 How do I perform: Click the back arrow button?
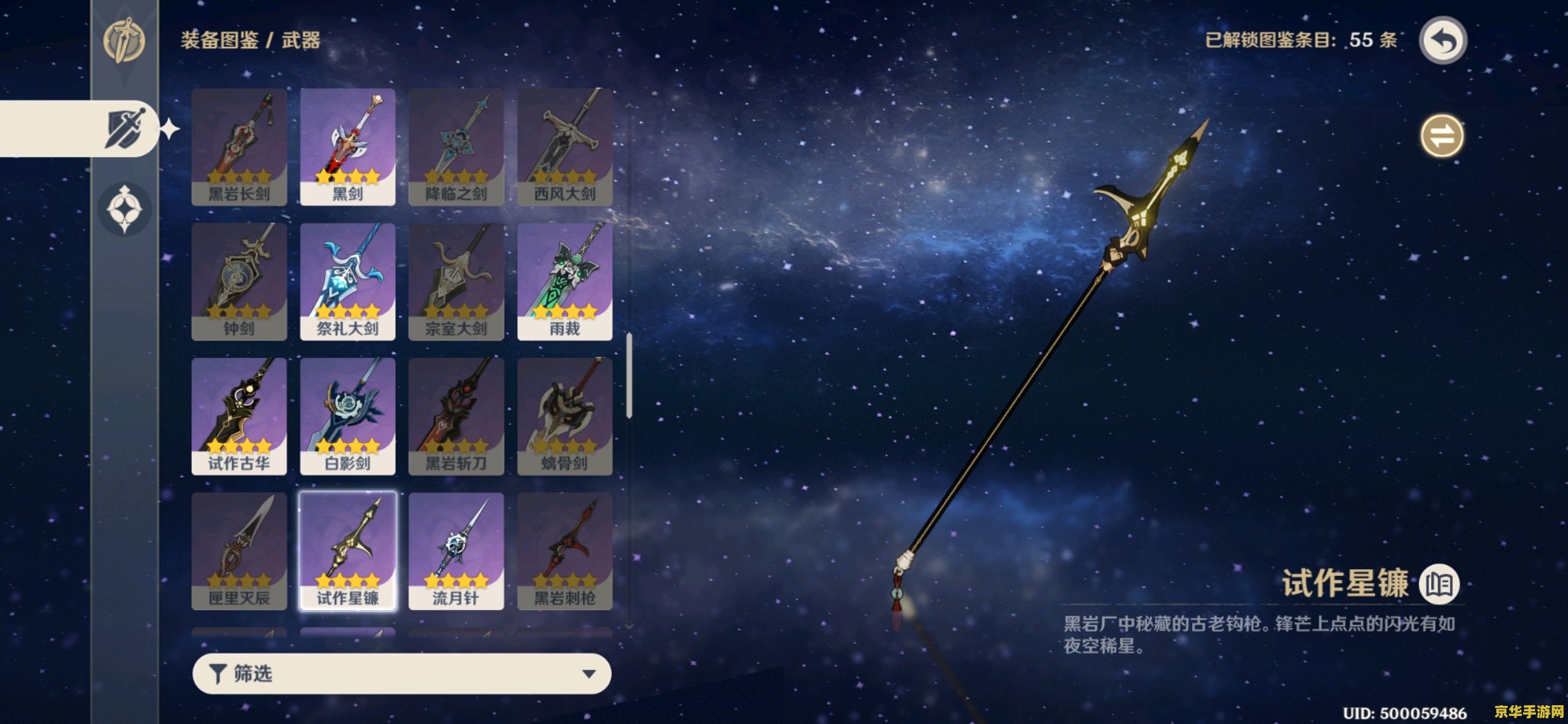[1443, 41]
